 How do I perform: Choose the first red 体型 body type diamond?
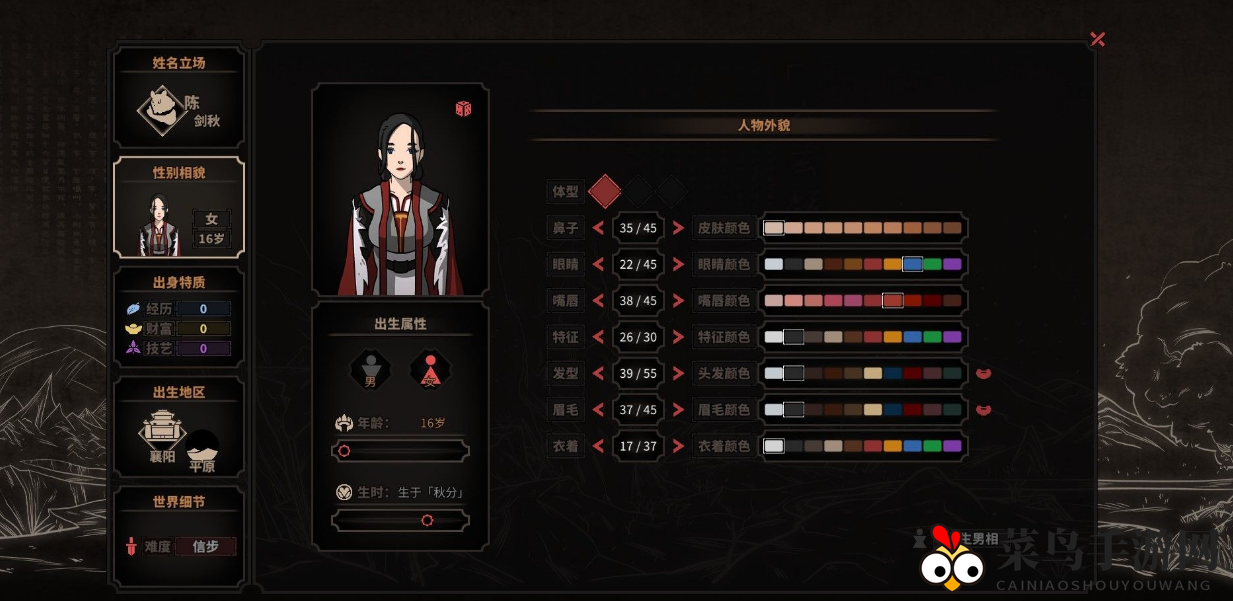[x=605, y=190]
